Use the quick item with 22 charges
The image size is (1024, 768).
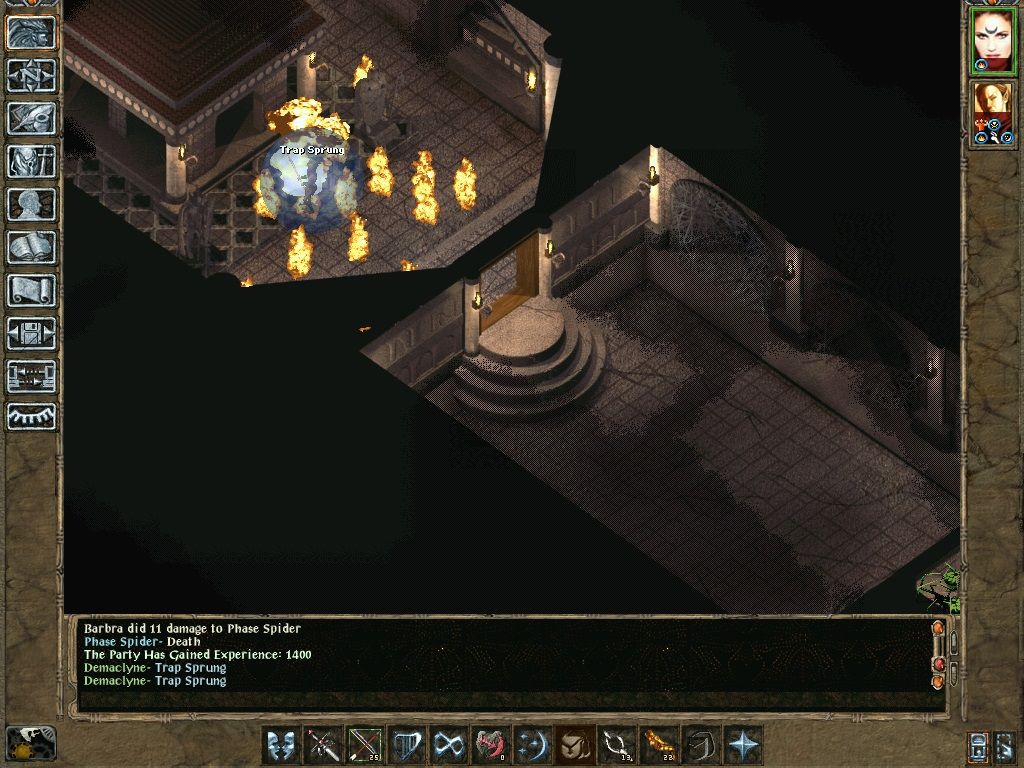660,746
